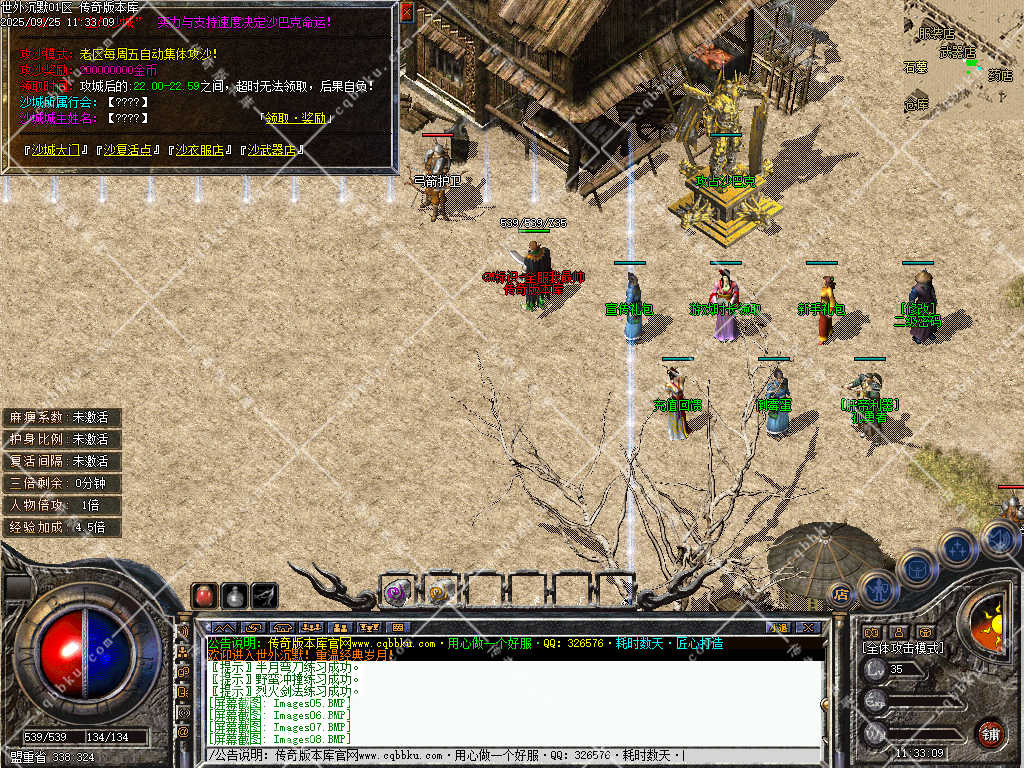The width and height of the screenshot is (1024, 768).
Task: Use the orange scroll in the belt slot
Action: [x=439, y=592]
